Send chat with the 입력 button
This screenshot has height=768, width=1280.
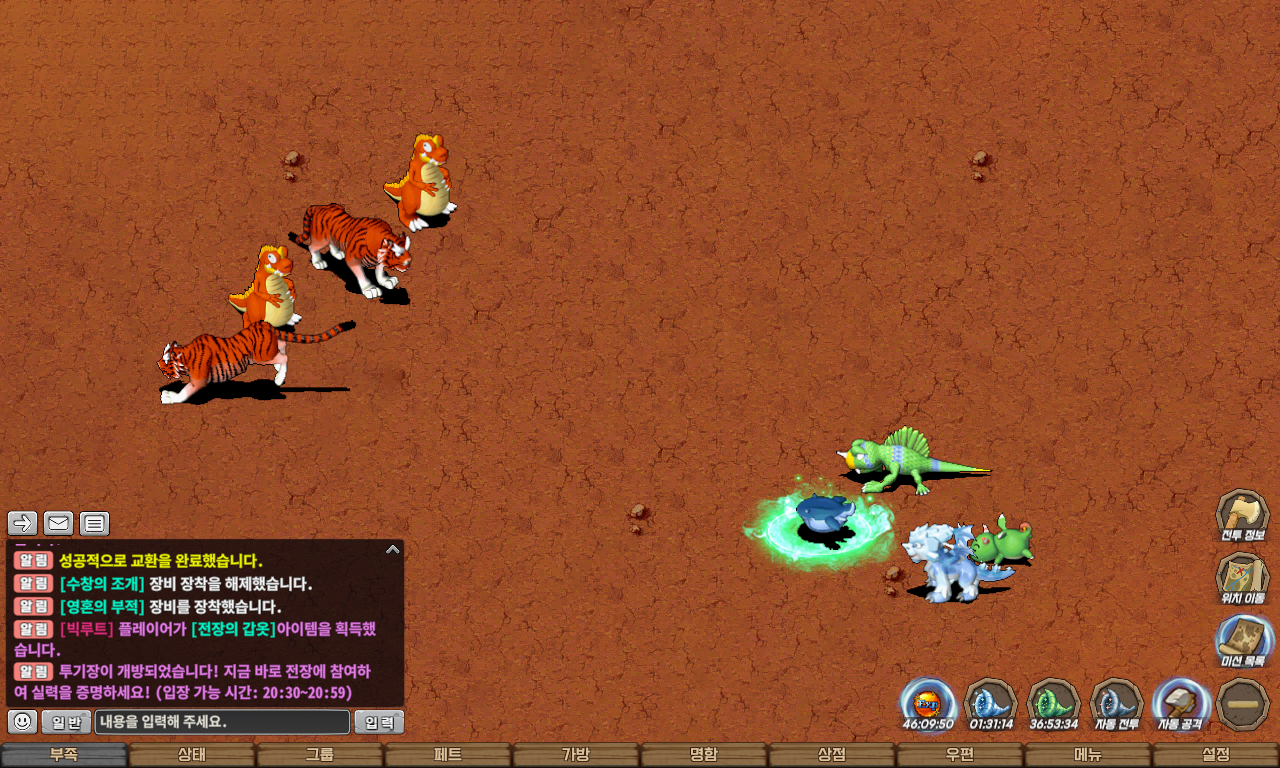379,721
